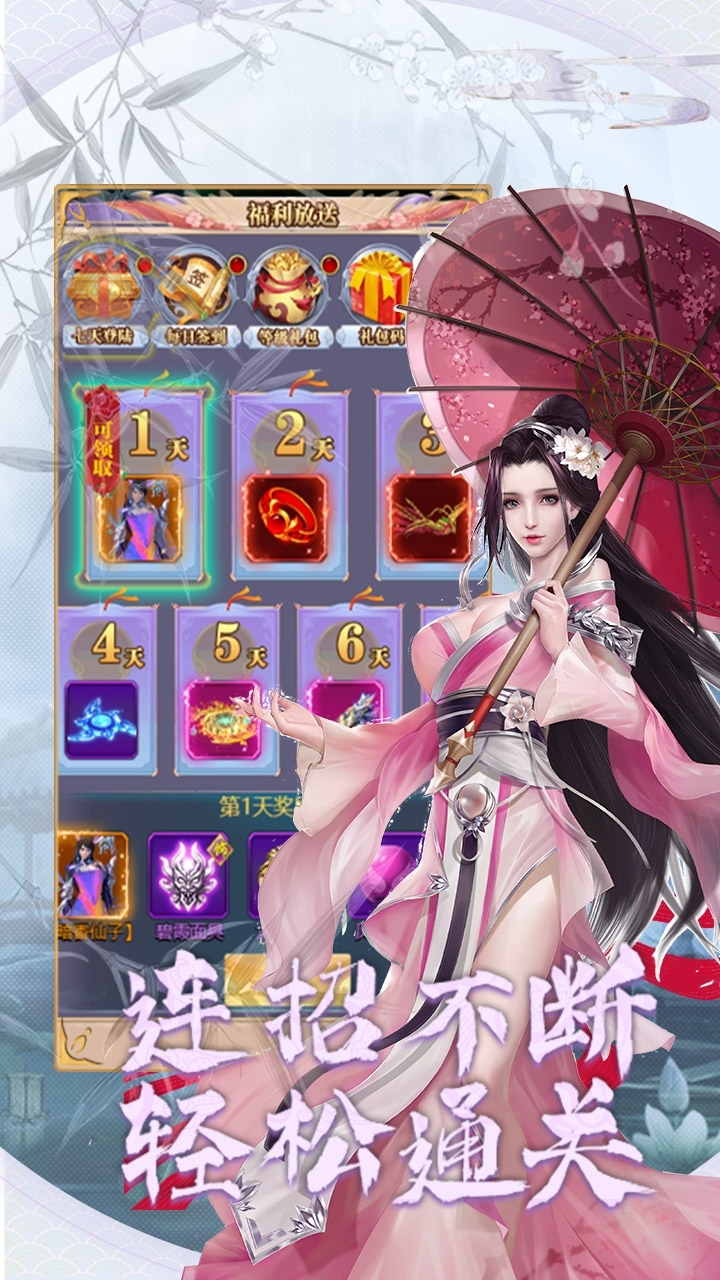Switch to the 每日签到 daily sign-in tab
Viewport: 720px width, 1280px height.
194,292
